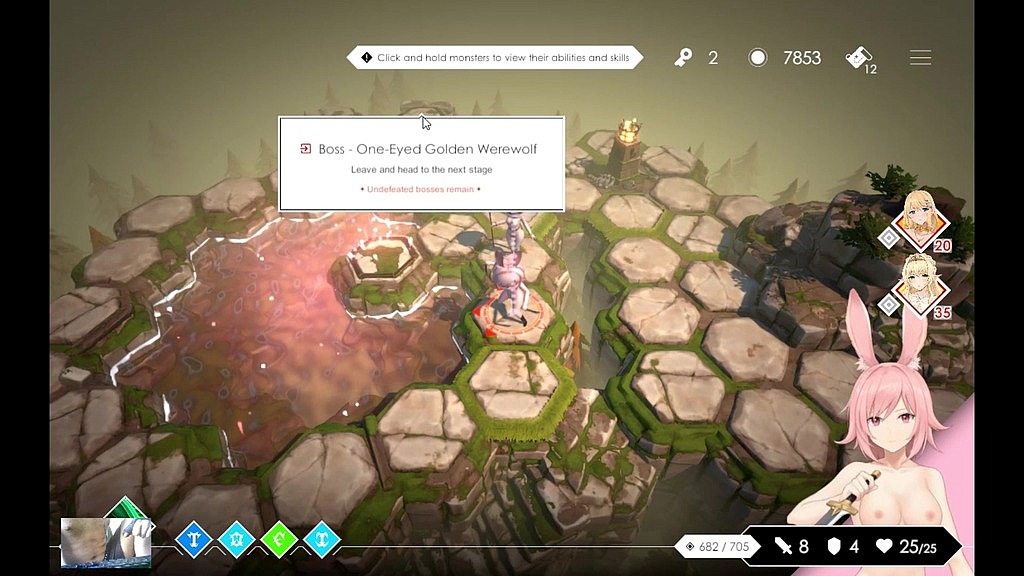Open the hamburger menu
Viewport: 1024px width, 576px height.
pyautogui.click(x=920, y=58)
